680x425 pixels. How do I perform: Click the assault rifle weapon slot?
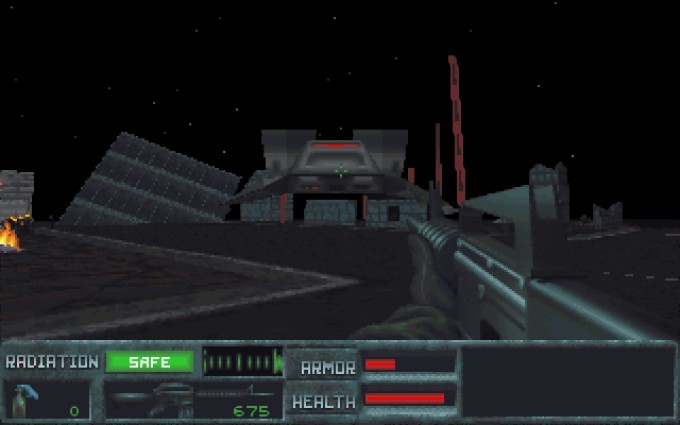[x=190, y=400]
